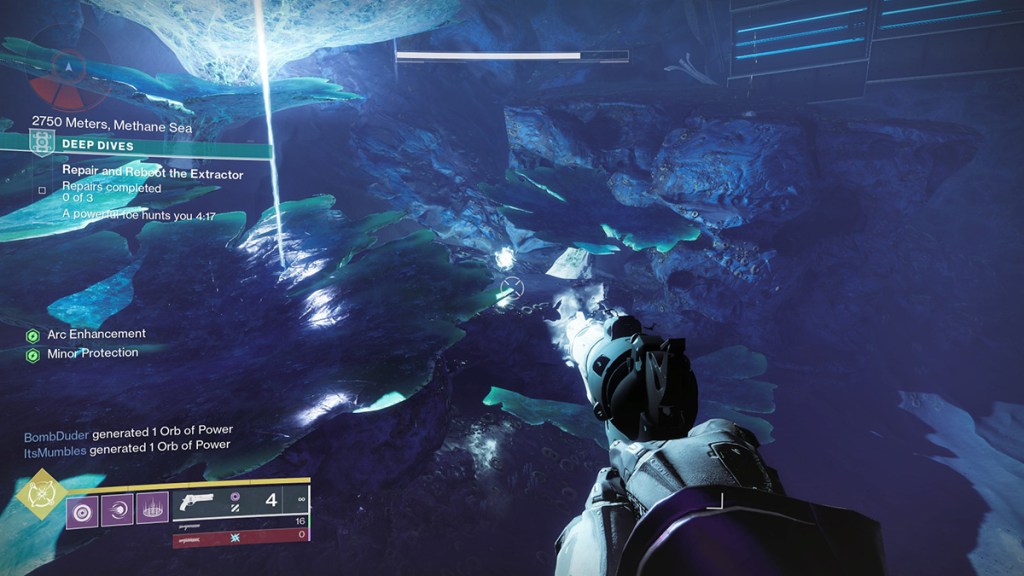Image resolution: width=1024 pixels, height=576 pixels.
Task: Switch to the red heavy weapon slot
Action: [x=242, y=538]
